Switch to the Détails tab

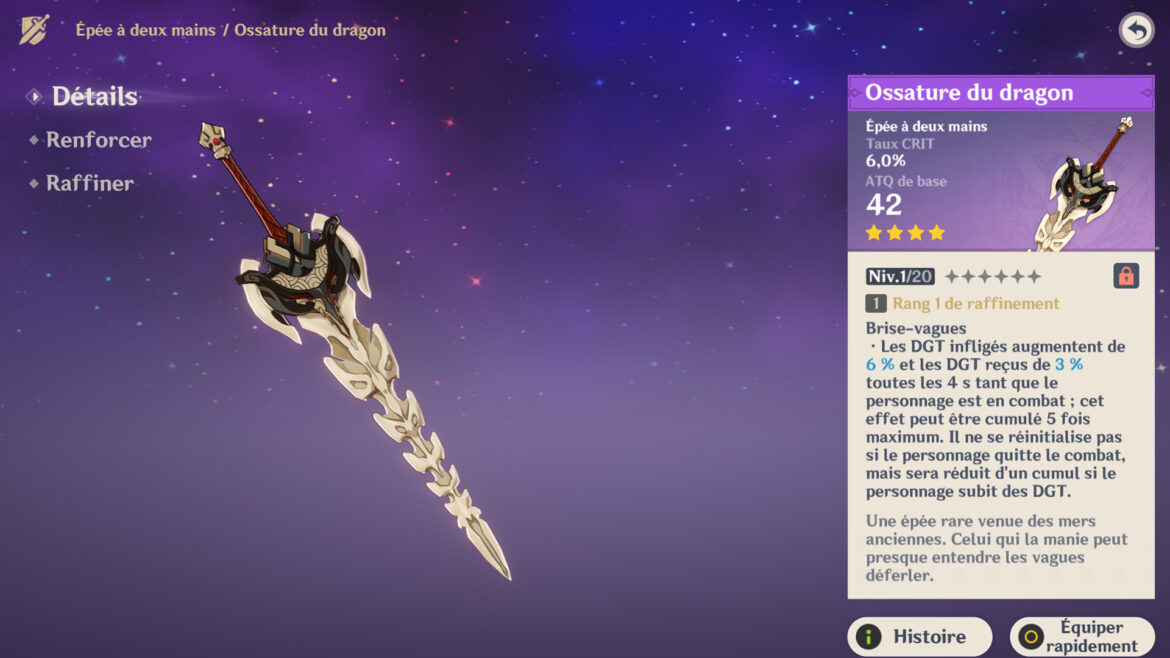(x=94, y=97)
